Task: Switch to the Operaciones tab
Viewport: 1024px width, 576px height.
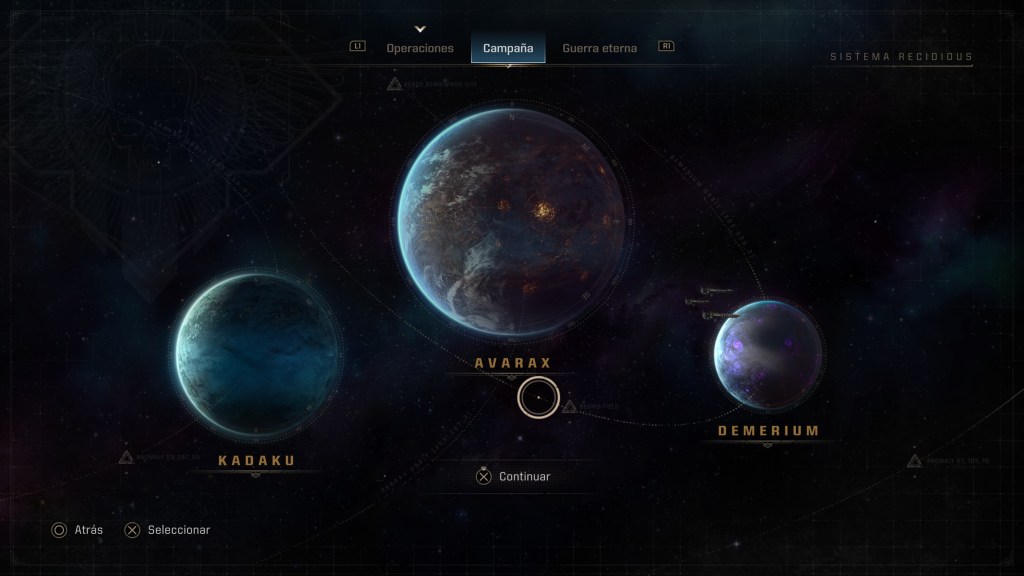Action: (420, 48)
